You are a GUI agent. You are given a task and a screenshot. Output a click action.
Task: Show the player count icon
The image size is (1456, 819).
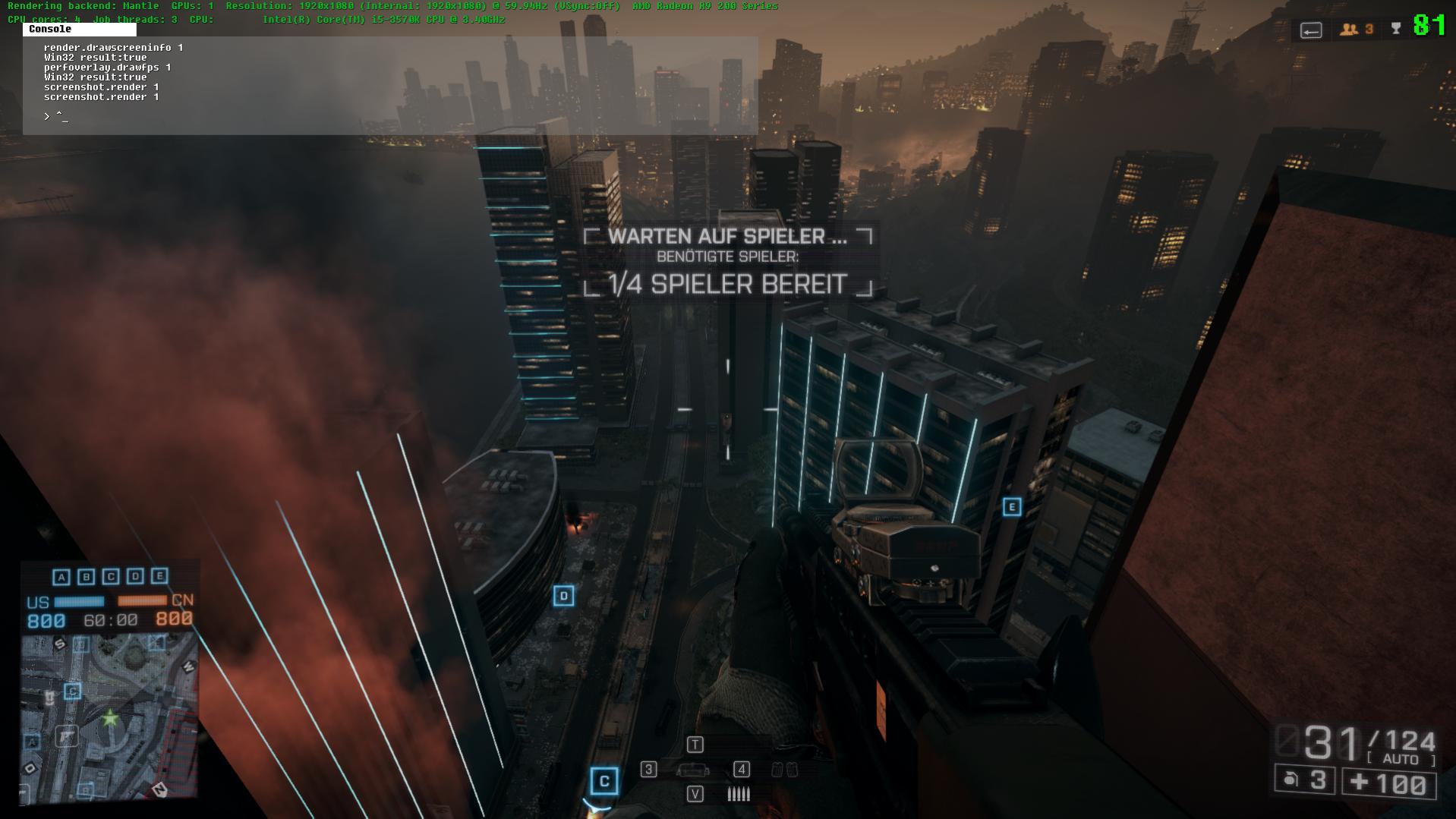point(1349,30)
